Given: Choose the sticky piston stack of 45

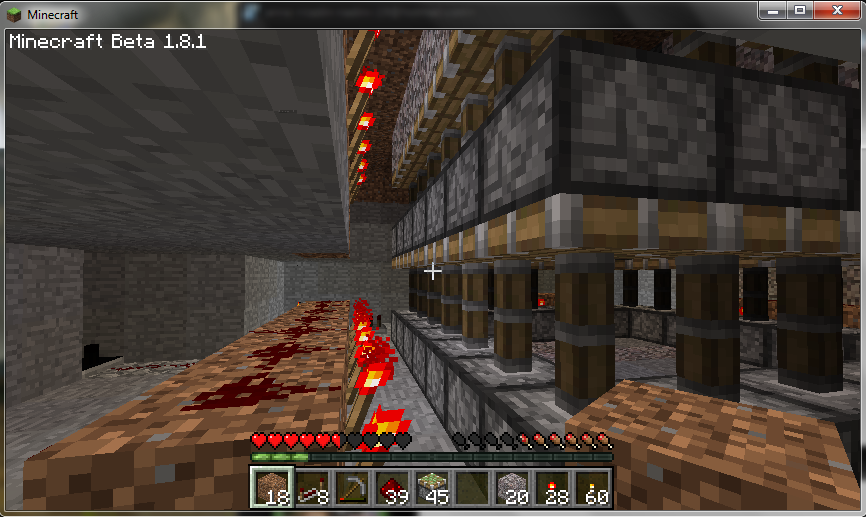Looking at the screenshot, I should pos(430,487).
